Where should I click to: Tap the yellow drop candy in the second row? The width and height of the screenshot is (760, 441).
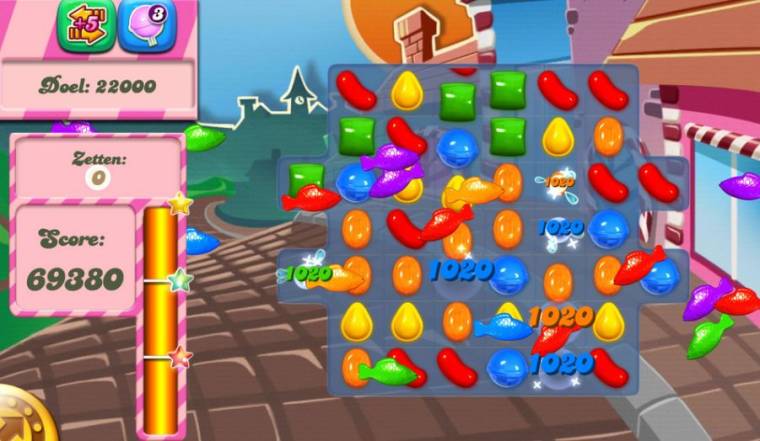point(558,136)
